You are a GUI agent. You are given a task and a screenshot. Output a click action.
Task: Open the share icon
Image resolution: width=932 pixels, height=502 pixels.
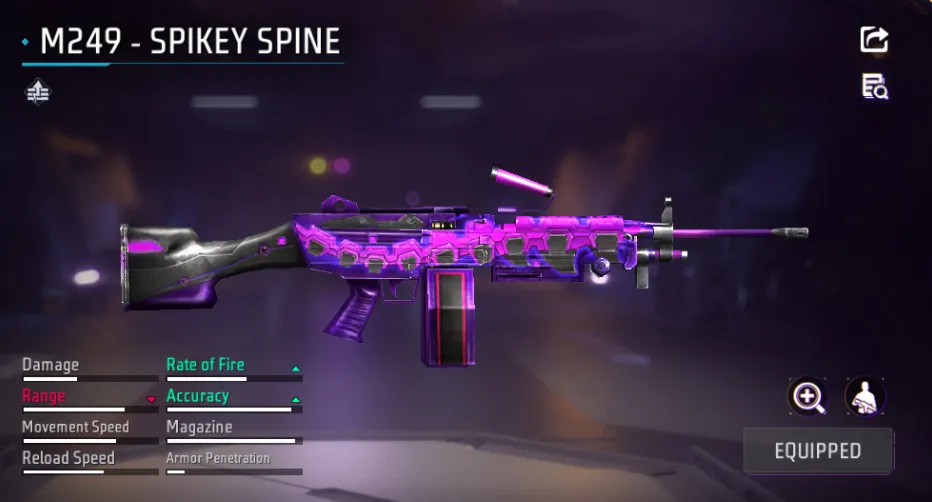click(874, 40)
